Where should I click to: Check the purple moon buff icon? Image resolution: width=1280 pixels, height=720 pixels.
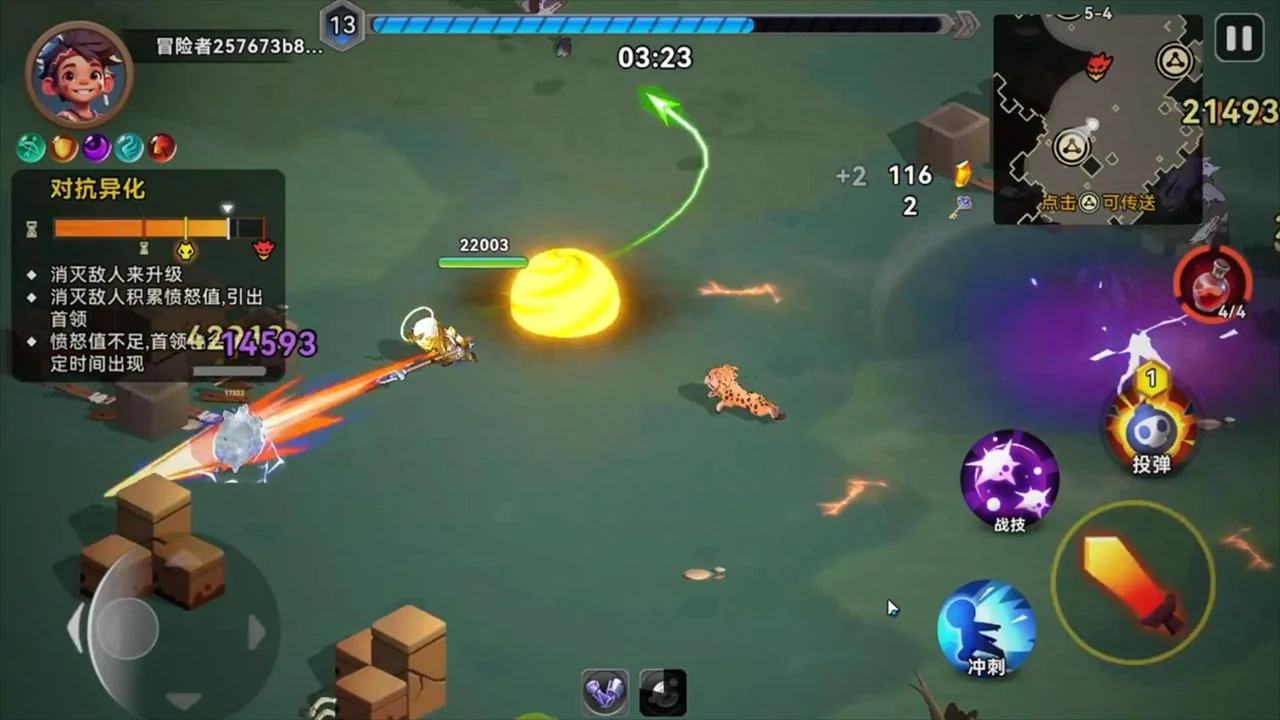tap(97, 148)
